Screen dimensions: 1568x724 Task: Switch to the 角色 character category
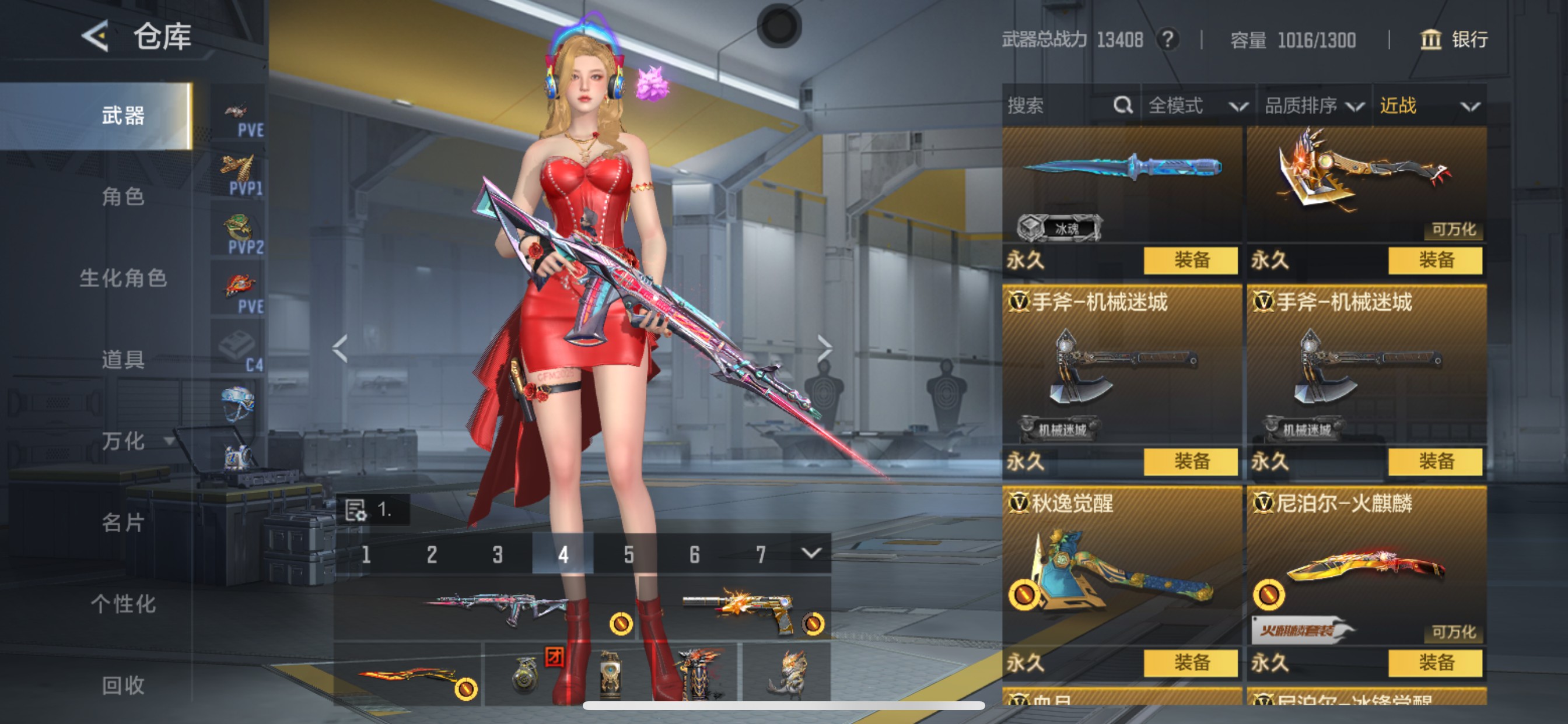[123, 196]
